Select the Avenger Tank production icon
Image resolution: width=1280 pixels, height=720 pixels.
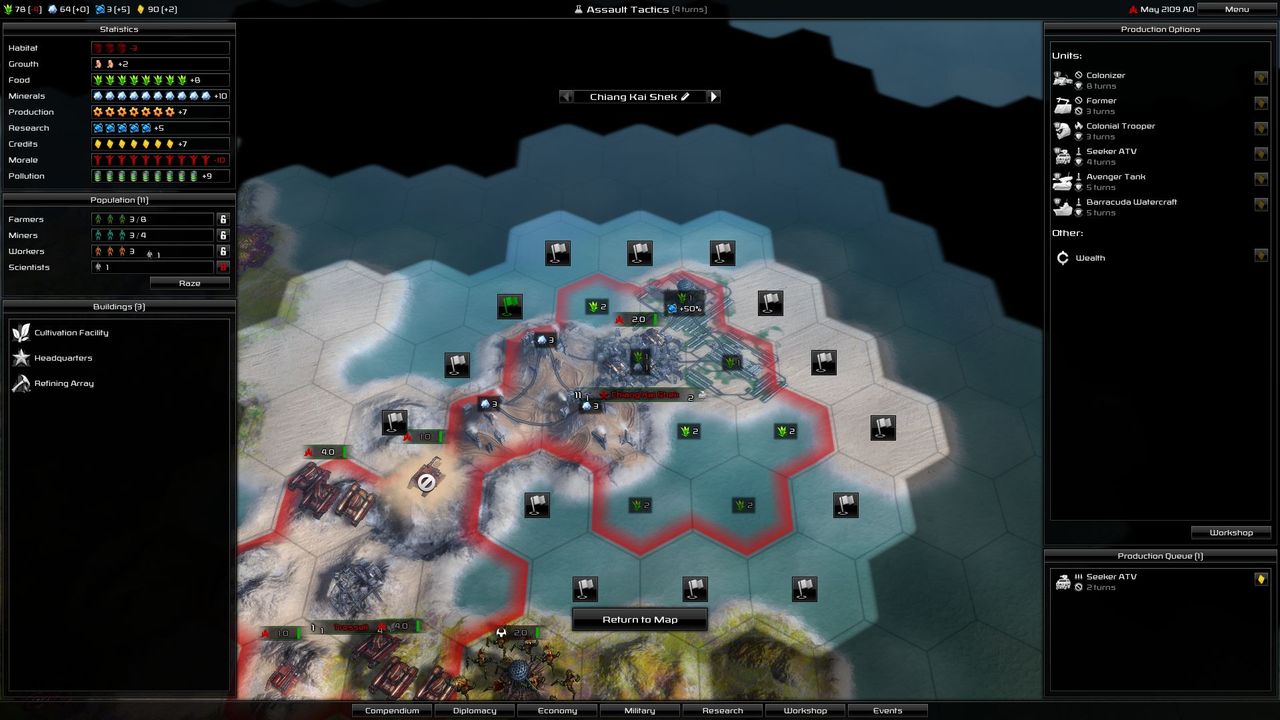pyautogui.click(x=1063, y=180)
